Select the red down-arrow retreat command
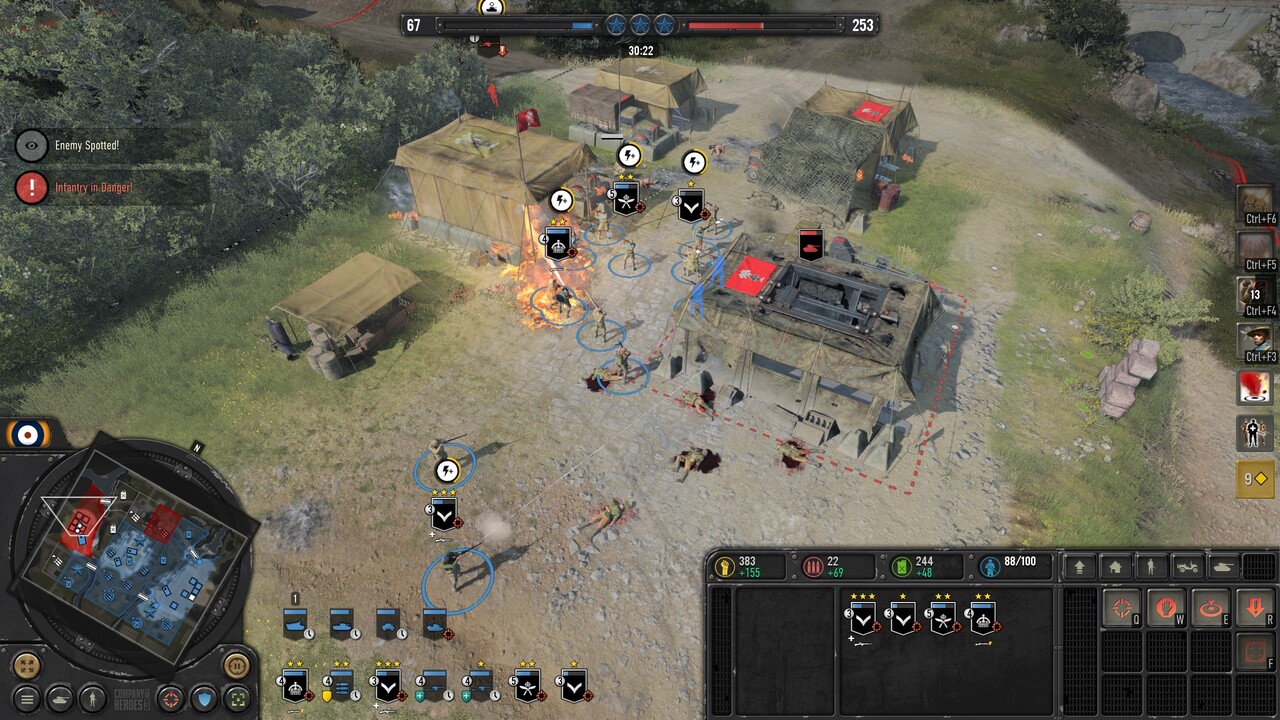1280x720 pixels. coord(1255,608)
